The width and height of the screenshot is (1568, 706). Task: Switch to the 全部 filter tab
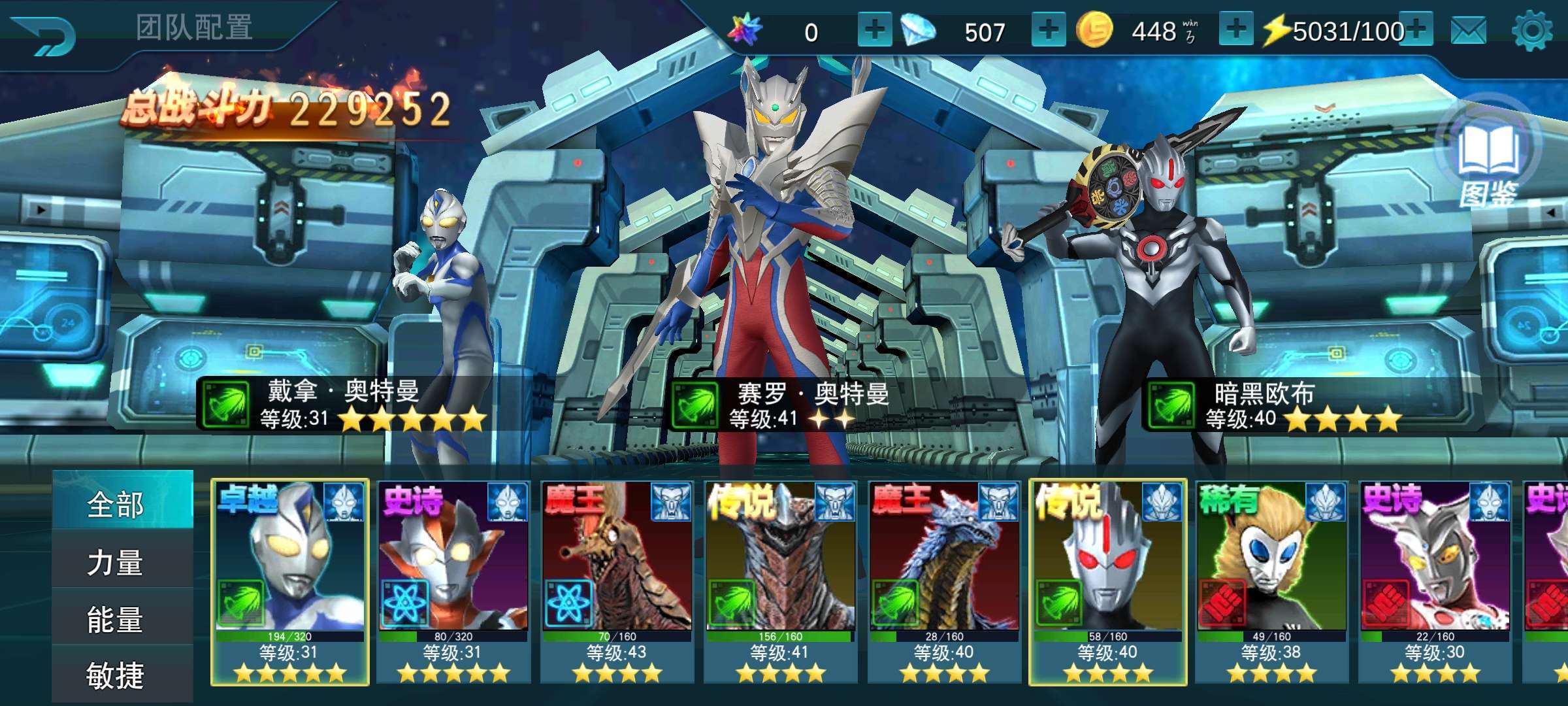[116, 505]
